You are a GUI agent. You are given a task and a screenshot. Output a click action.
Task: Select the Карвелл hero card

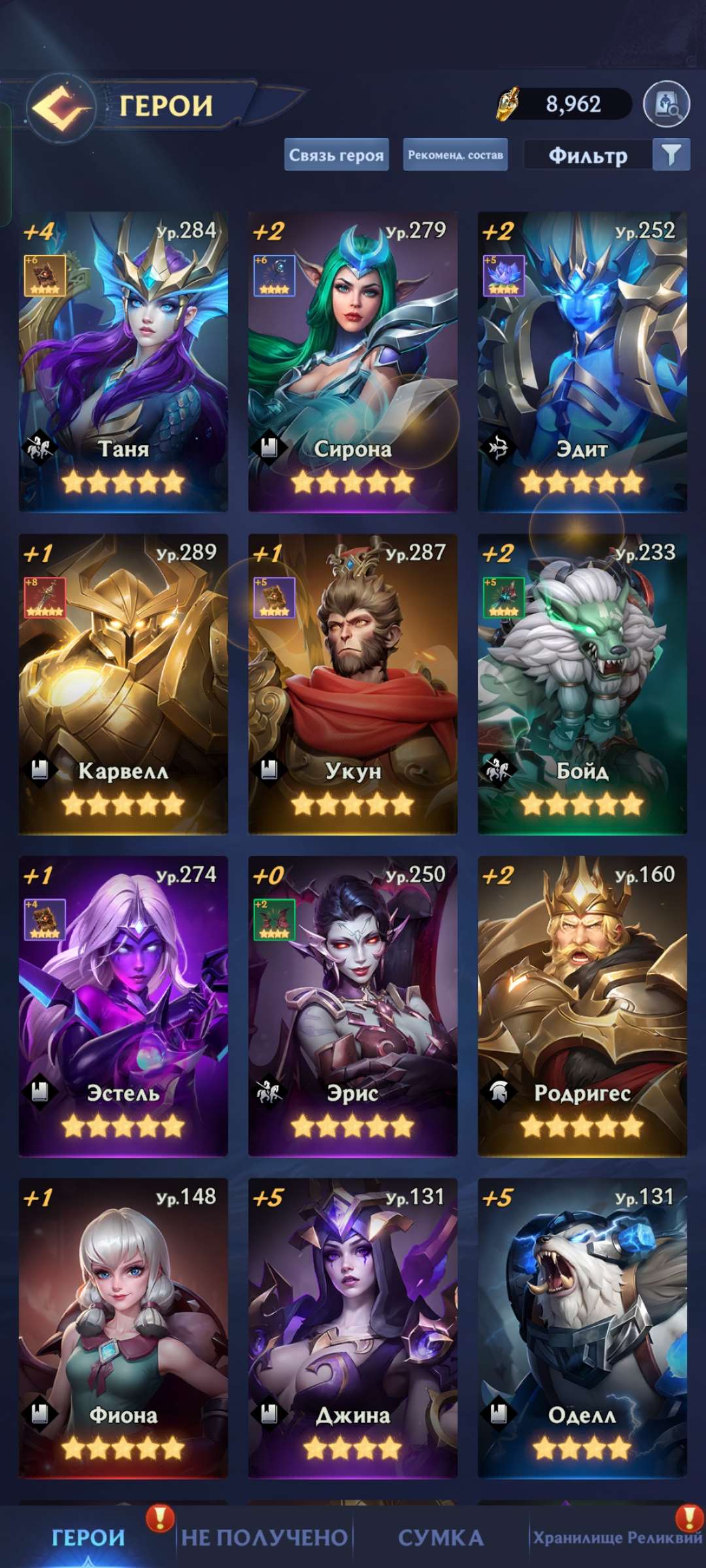[x=124, y=683]
